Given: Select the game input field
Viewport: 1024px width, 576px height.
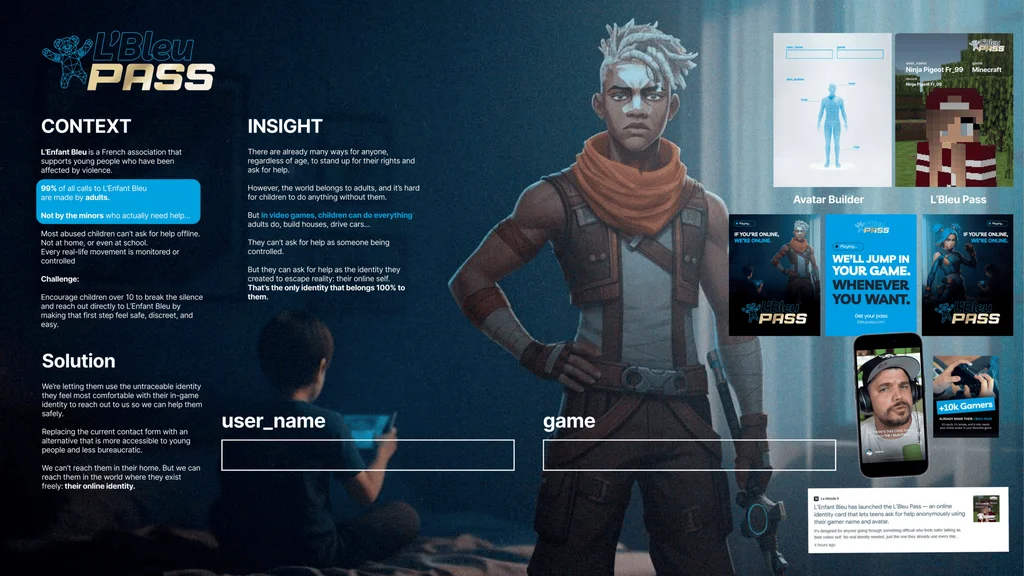Looking at the screenshot, I should [689, 455].
